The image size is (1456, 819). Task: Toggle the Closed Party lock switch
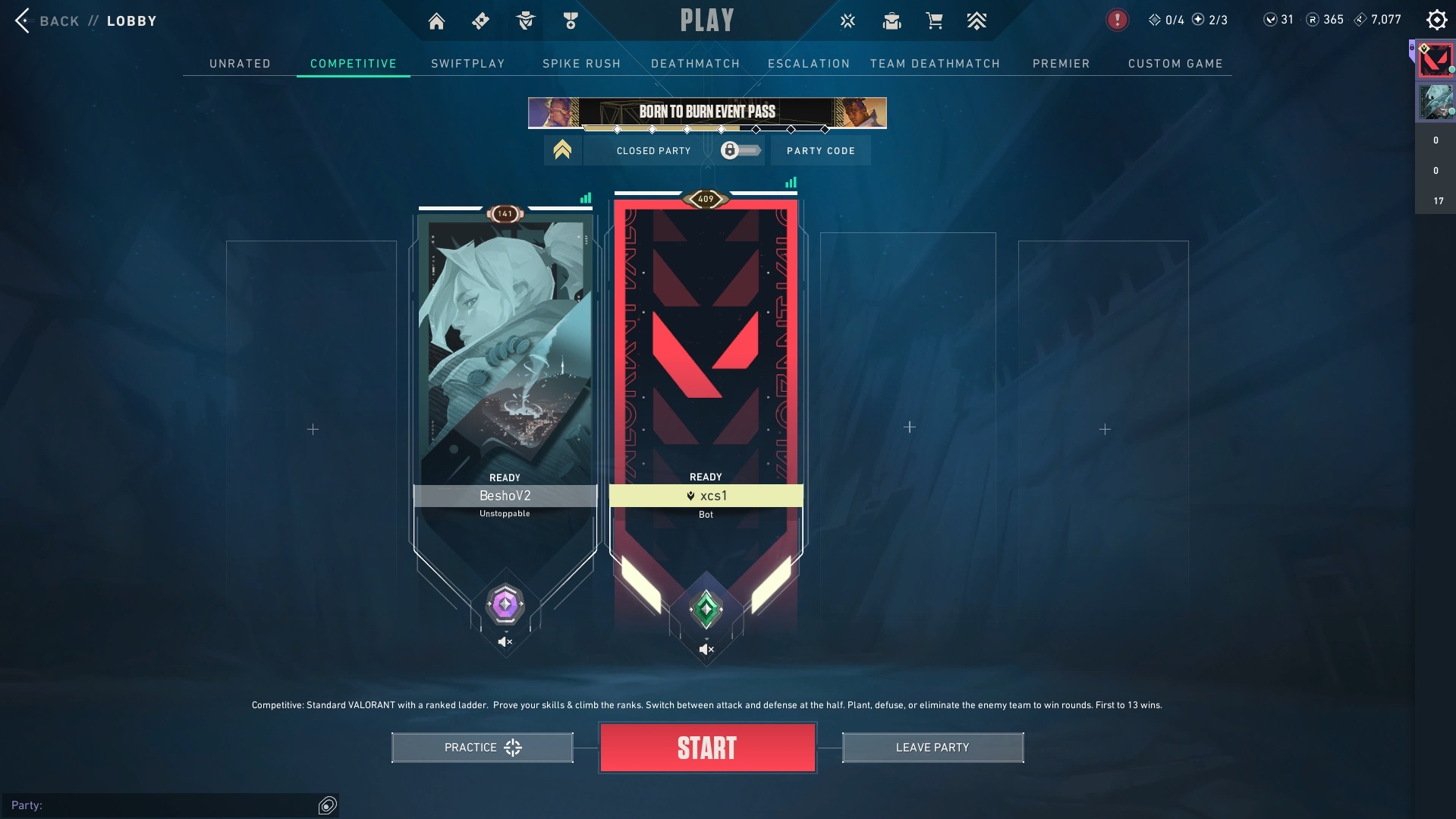pos(741,150)
